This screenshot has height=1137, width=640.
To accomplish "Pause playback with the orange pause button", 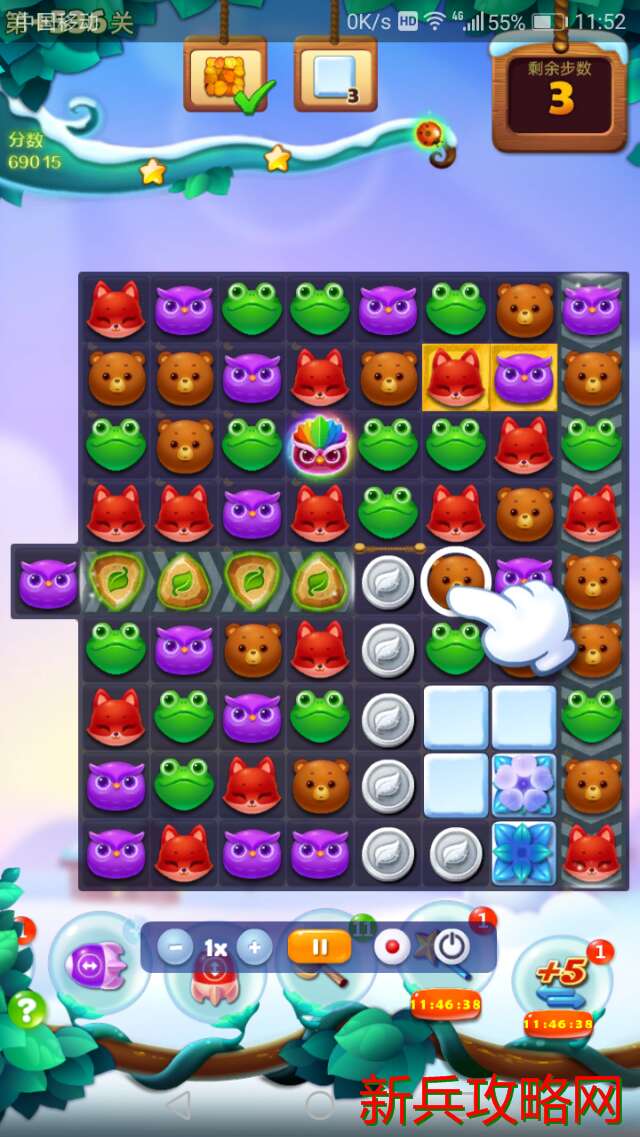I will point(319,947).
